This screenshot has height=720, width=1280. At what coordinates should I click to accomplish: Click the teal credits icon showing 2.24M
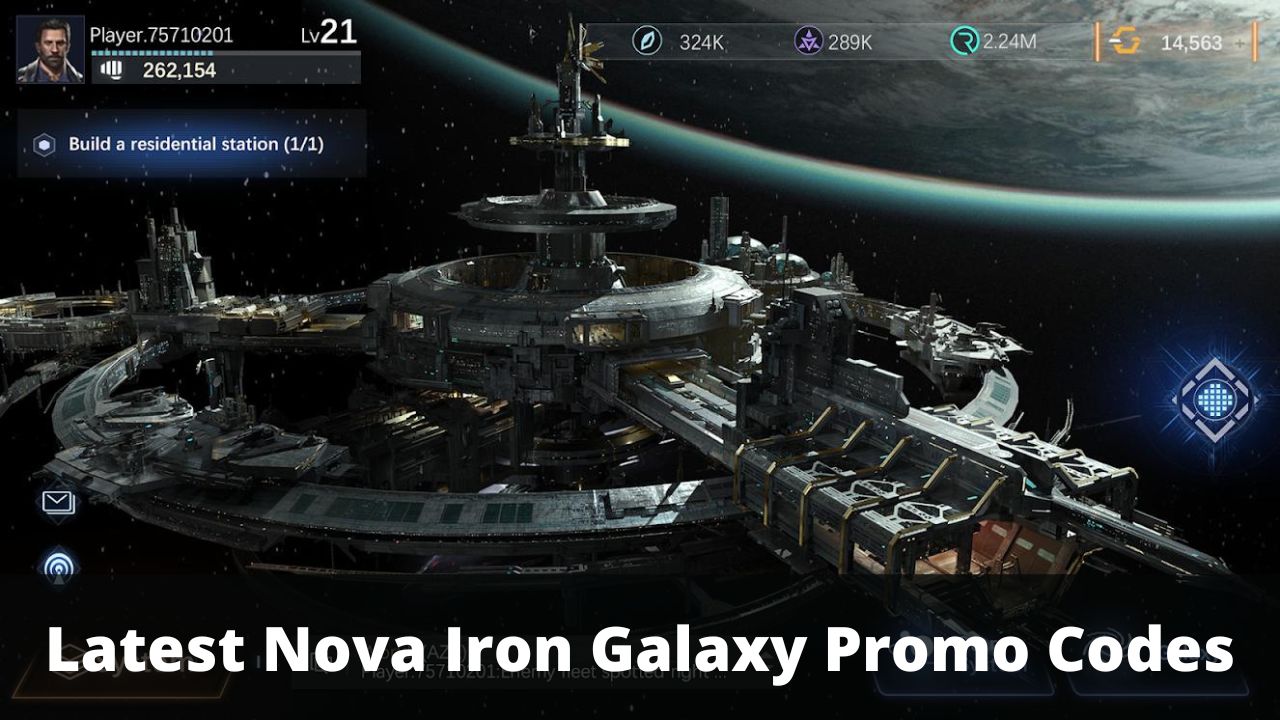coord(962,43)
